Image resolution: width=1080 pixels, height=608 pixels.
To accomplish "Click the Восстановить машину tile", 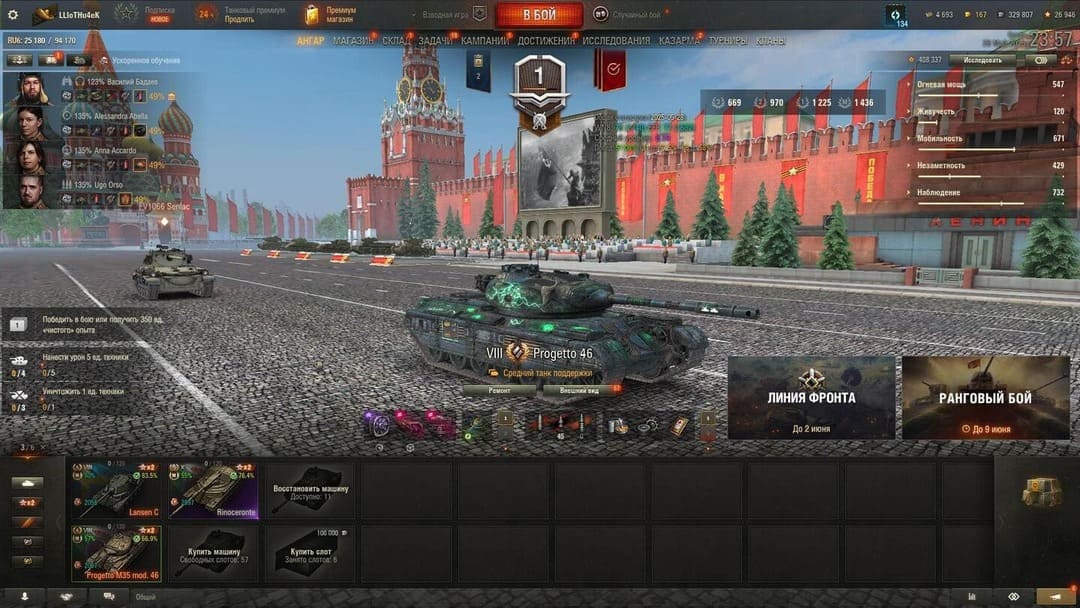I will [309, 490].
